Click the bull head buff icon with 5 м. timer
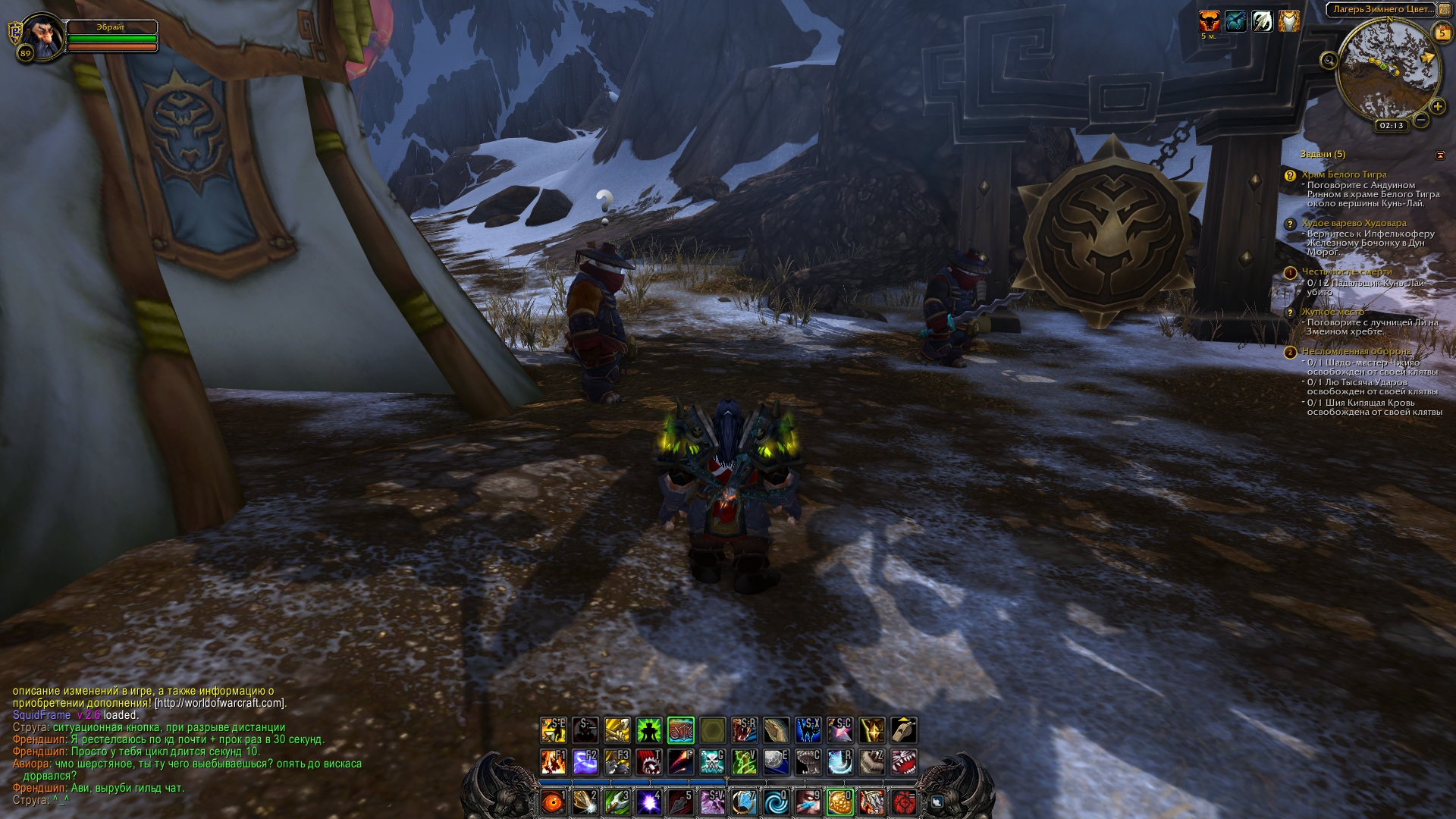Viewport: 1456px width, 819px height. tap(1209, 21)
